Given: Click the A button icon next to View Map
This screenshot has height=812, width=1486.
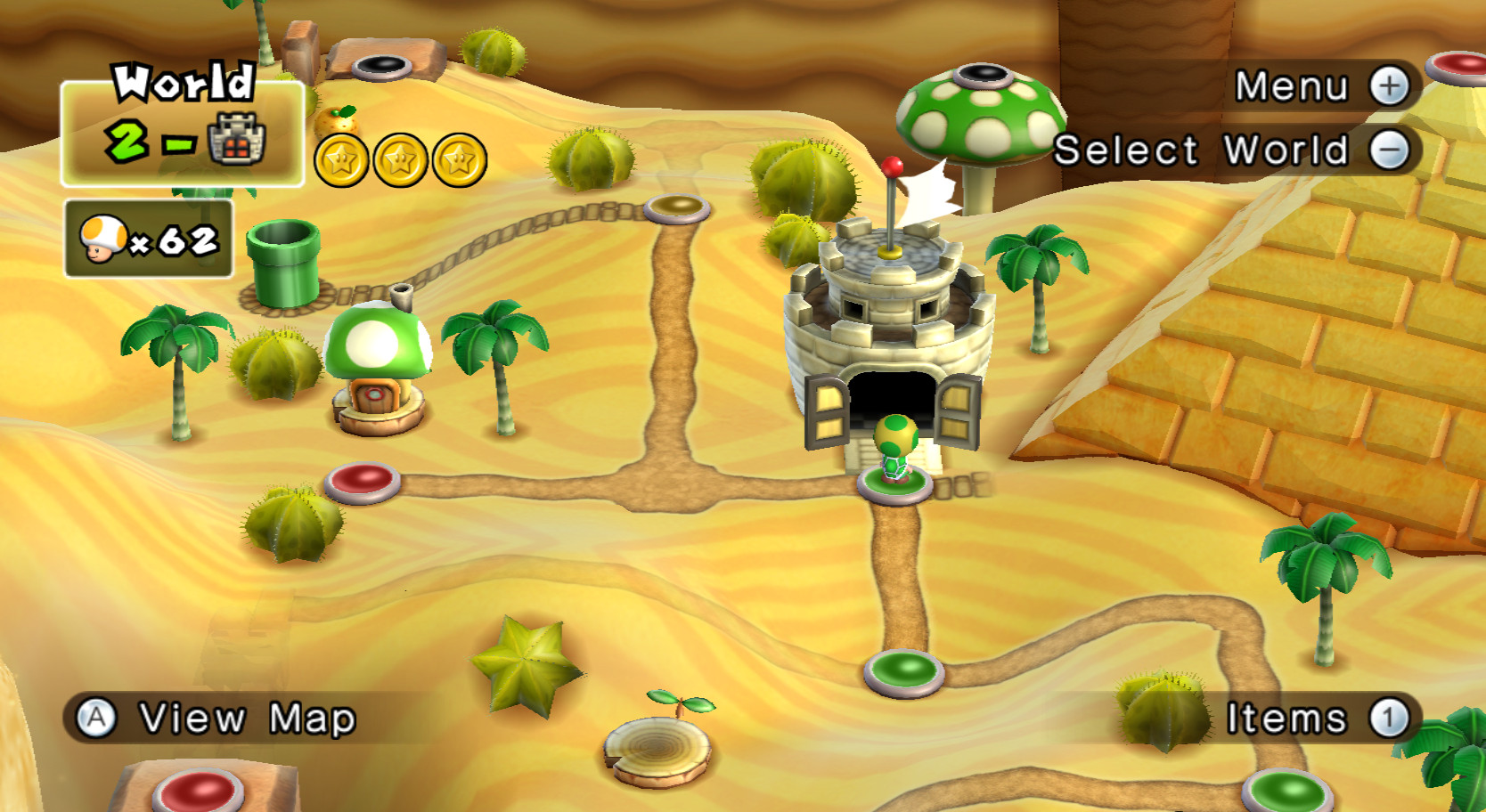Looking at the screenshot, I should click(x=98, y=714).
